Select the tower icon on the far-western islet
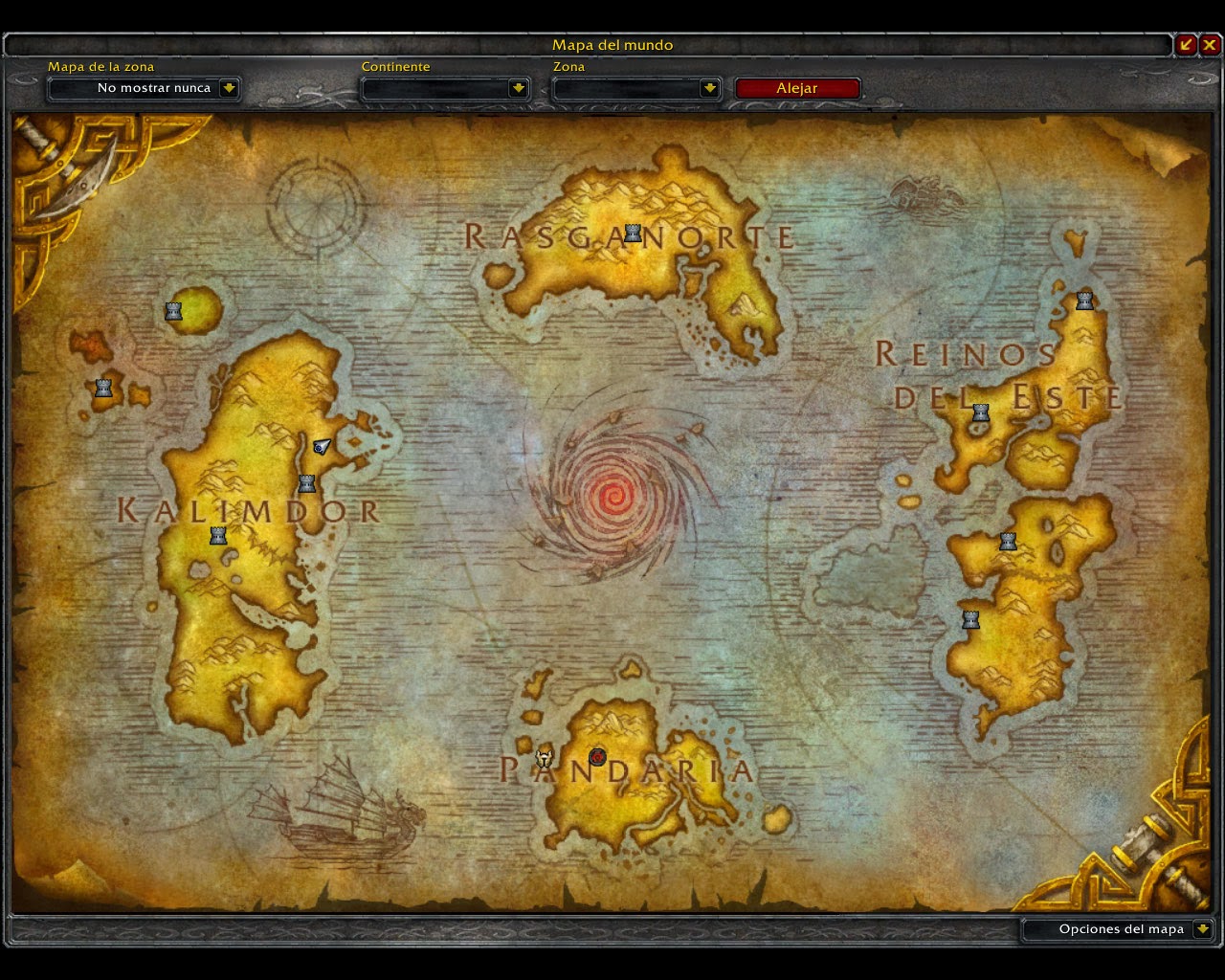This screenshot has width=1225, height=980. (103, 387)
